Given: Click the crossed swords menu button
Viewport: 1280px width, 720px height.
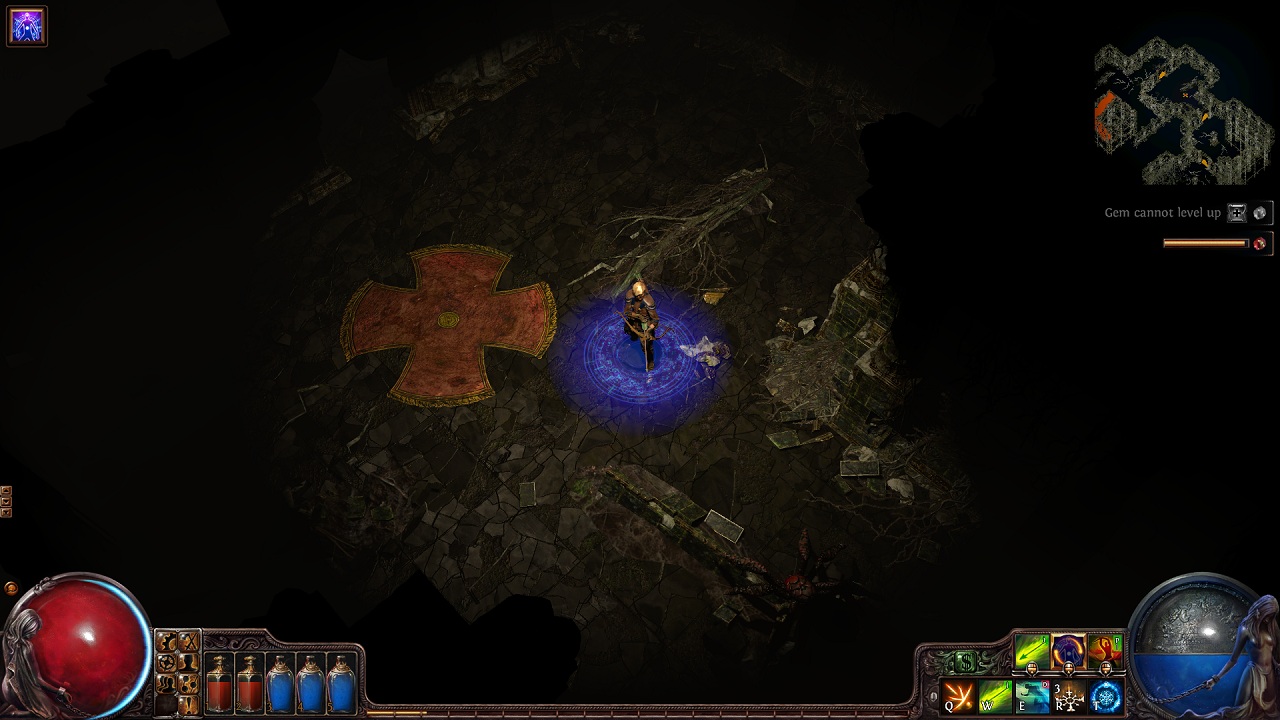Looking at the screenshot, I should click(x=188, y=642).
